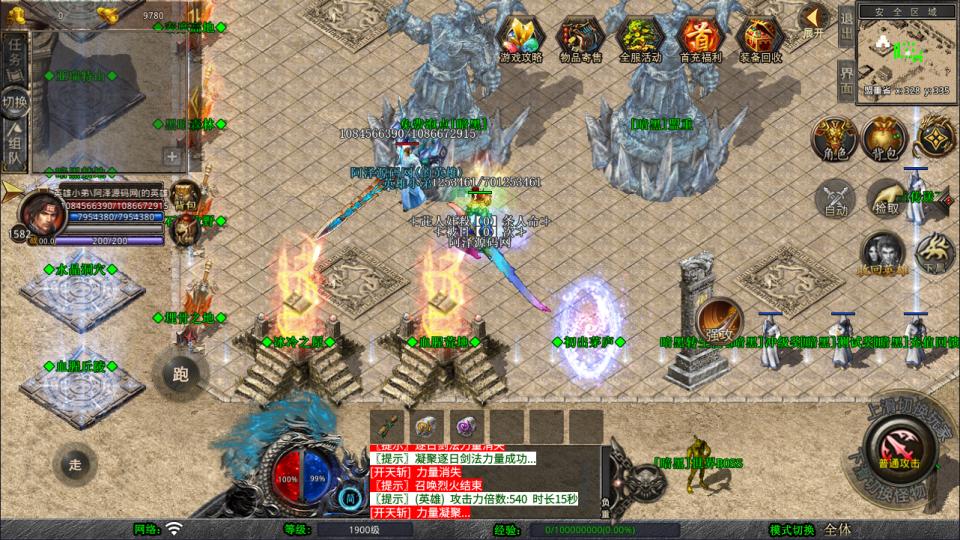
Task: Open the 组队 team tab
Action: 15,146
